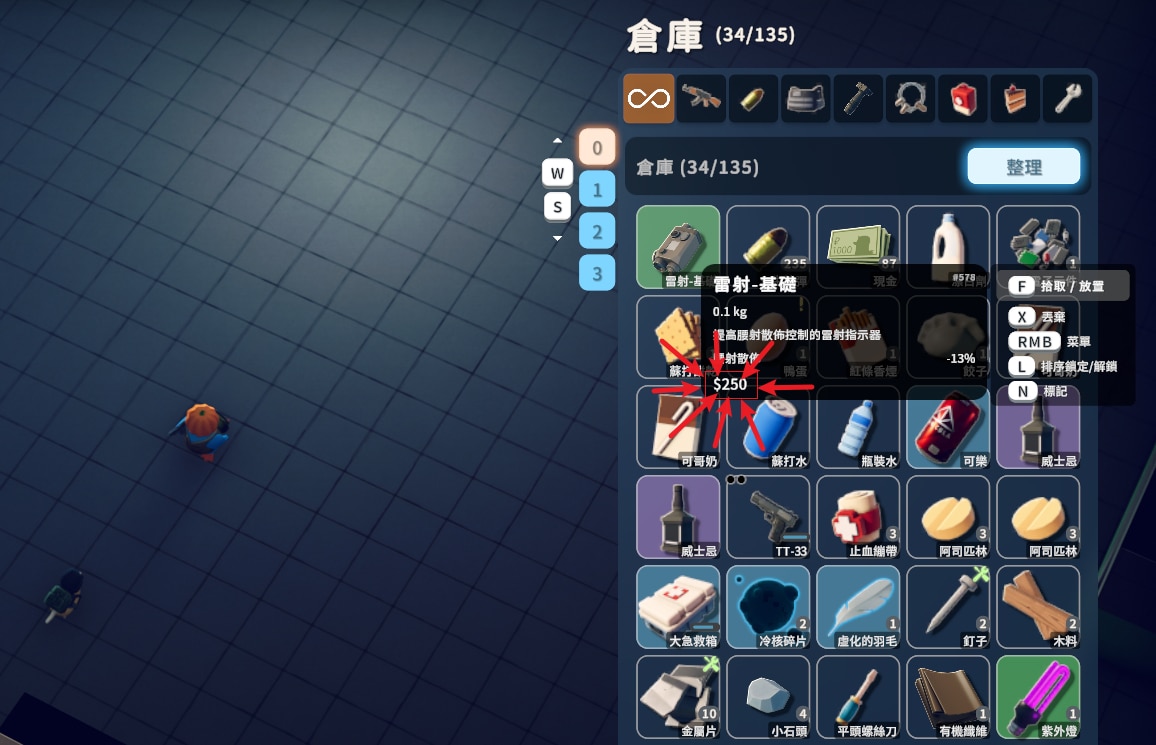
Task: Select the 瓶裝水 bottled water slot
Action: pos(858,427)
